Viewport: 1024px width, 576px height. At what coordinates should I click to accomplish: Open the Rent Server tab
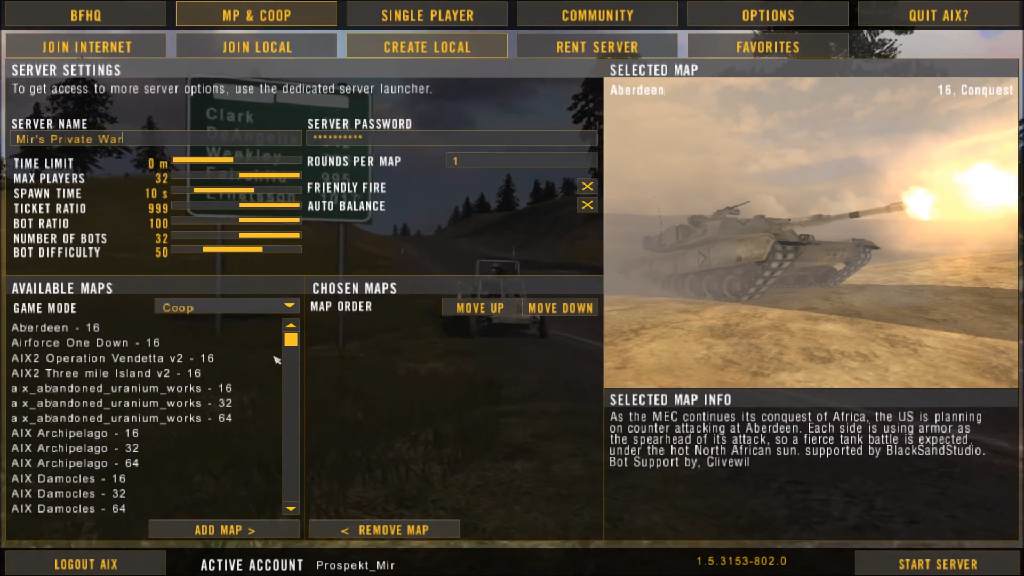point(597,47)
